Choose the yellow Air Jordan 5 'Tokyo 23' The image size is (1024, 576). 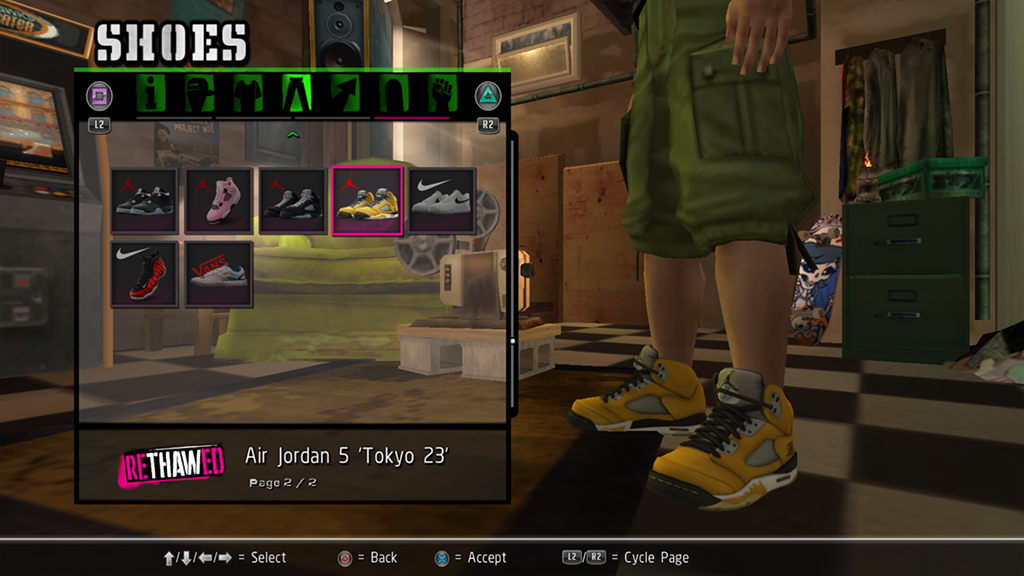point(366,201)
